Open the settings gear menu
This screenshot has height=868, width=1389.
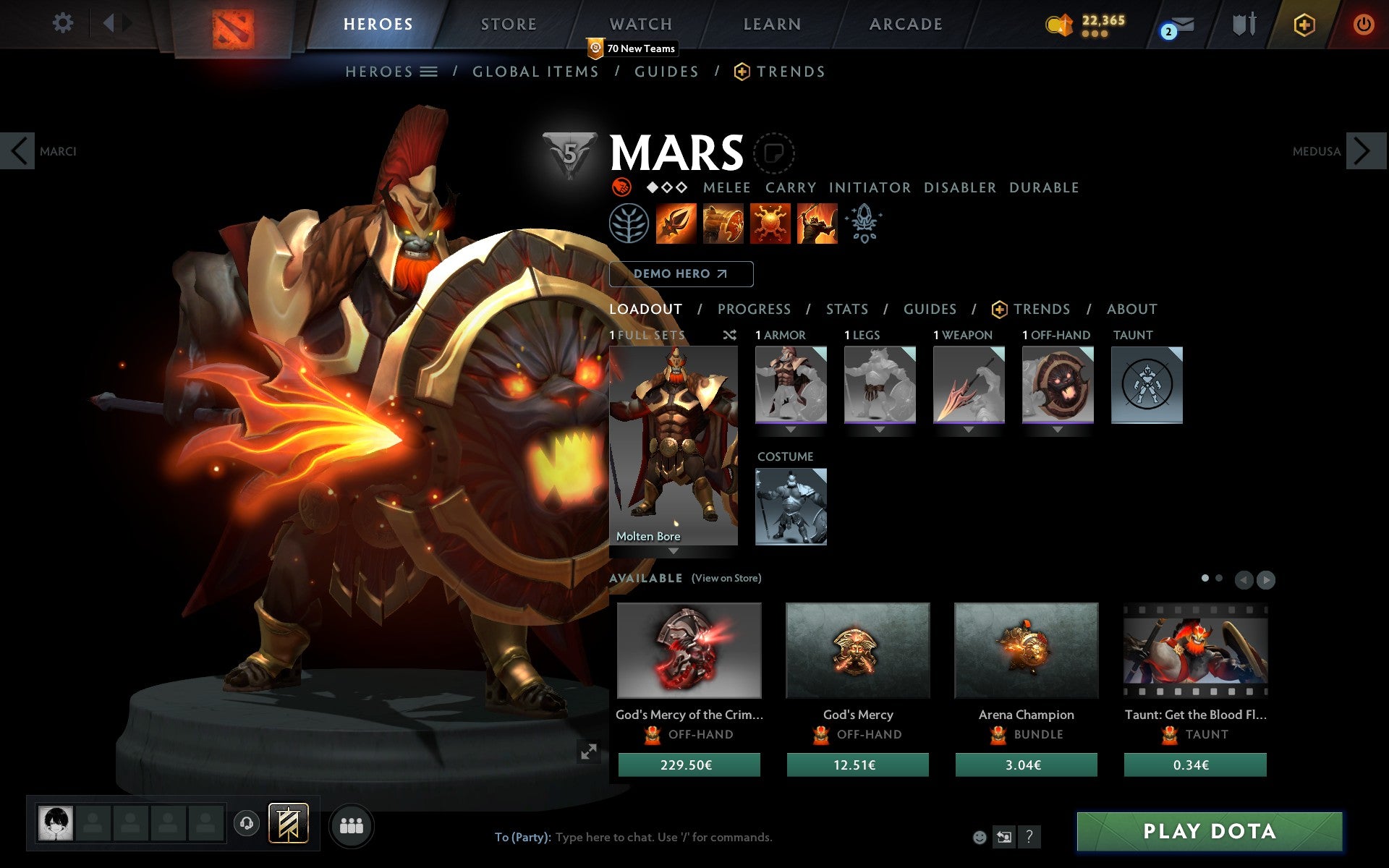coord(63,23)
